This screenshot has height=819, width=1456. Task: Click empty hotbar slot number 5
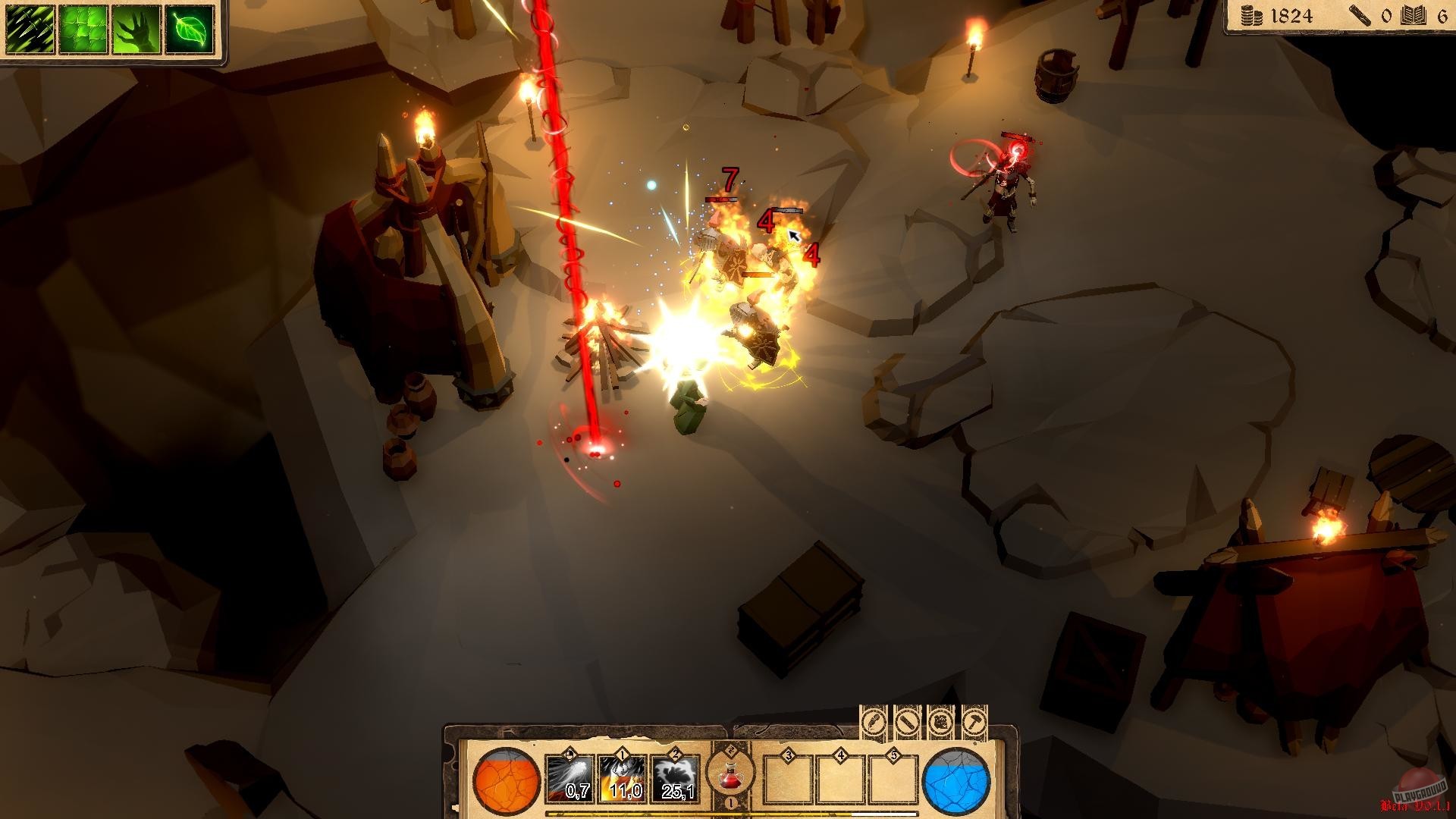coord(893,781)
